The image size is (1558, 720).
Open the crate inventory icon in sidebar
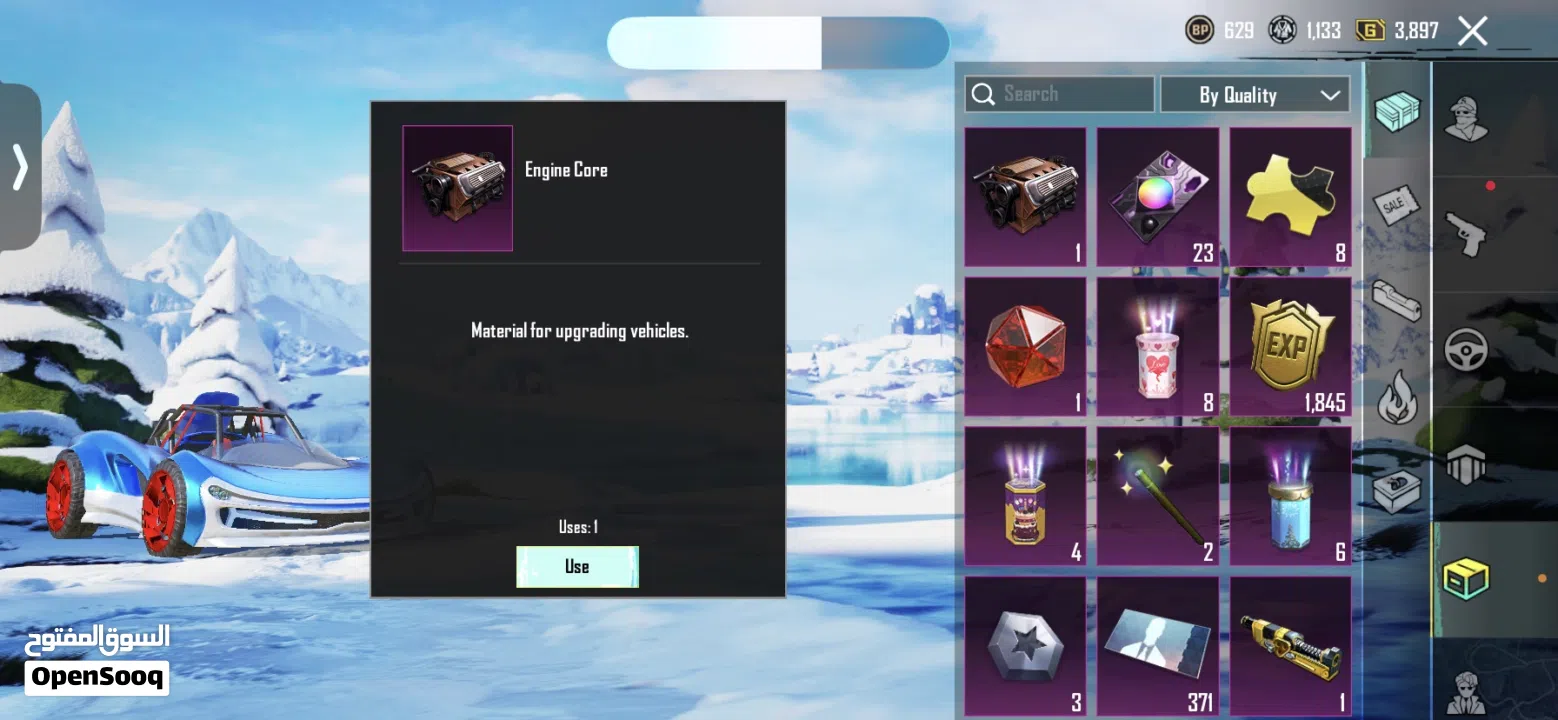(x=1396, y=112)
